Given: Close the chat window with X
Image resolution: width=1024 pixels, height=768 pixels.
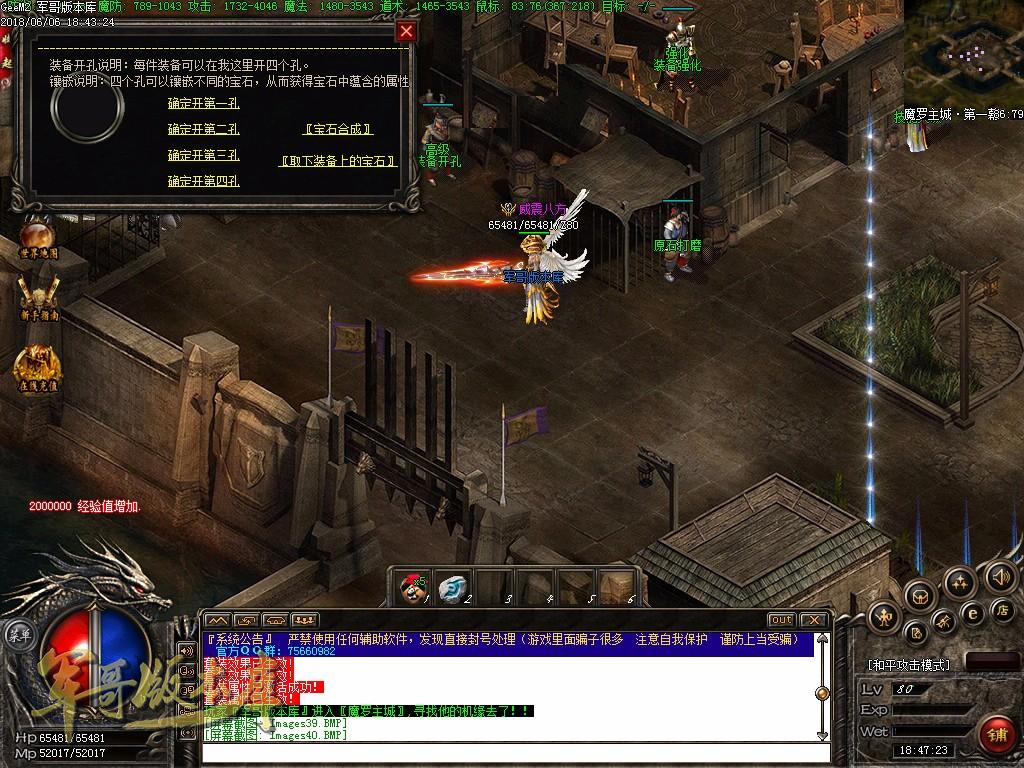Looking at the screenshot, I should (x=813, y=620).
